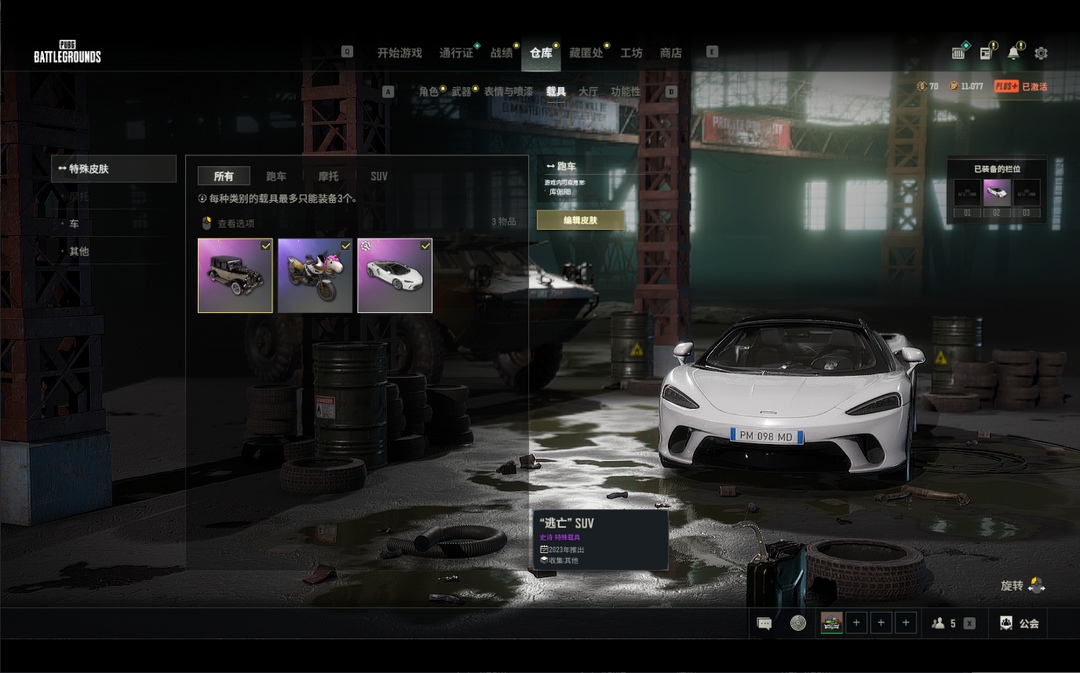This screenshot has width=1080, height=673.
Task: Show the 大厅 lobby sub-tab
Action: coord(588,92)
